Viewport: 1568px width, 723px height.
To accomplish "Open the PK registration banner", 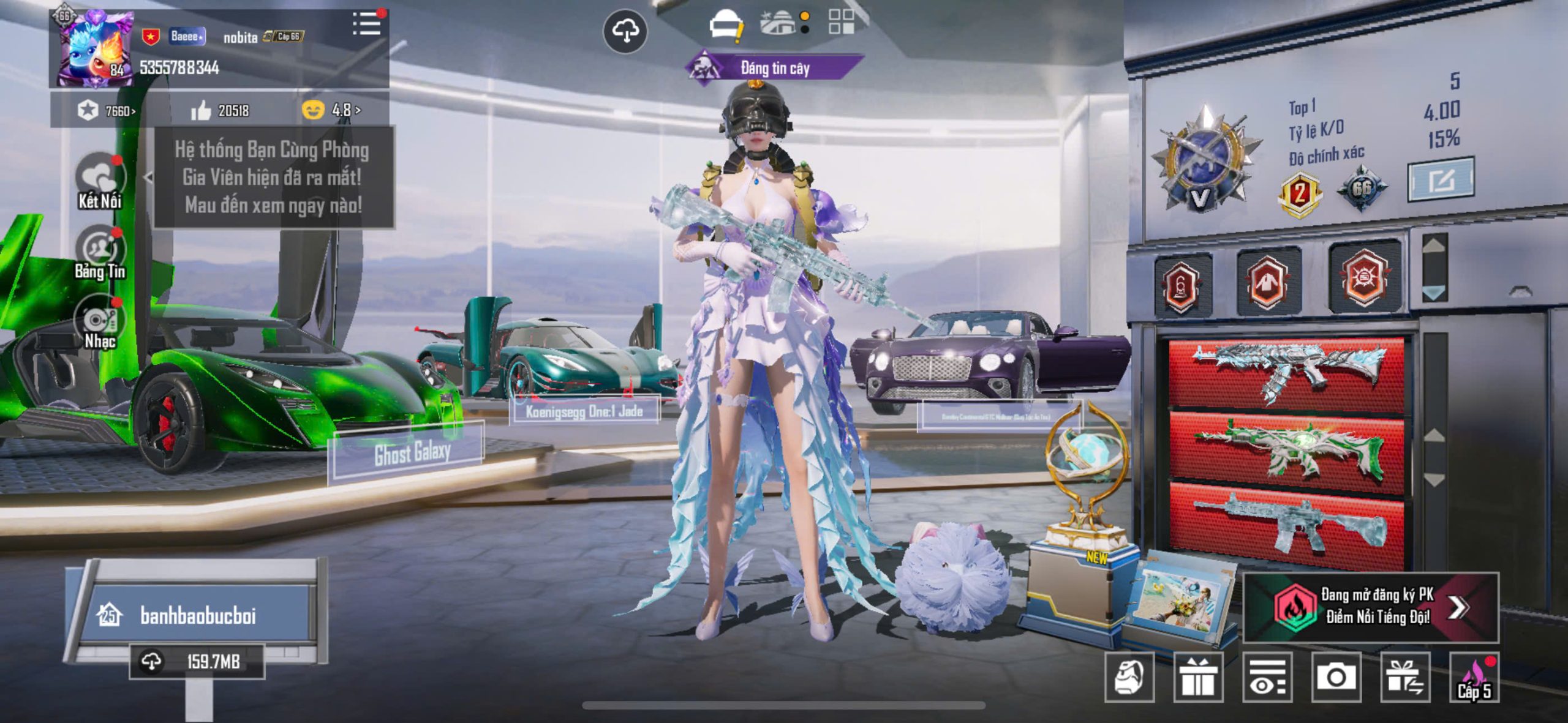I will click(1371, 607).
